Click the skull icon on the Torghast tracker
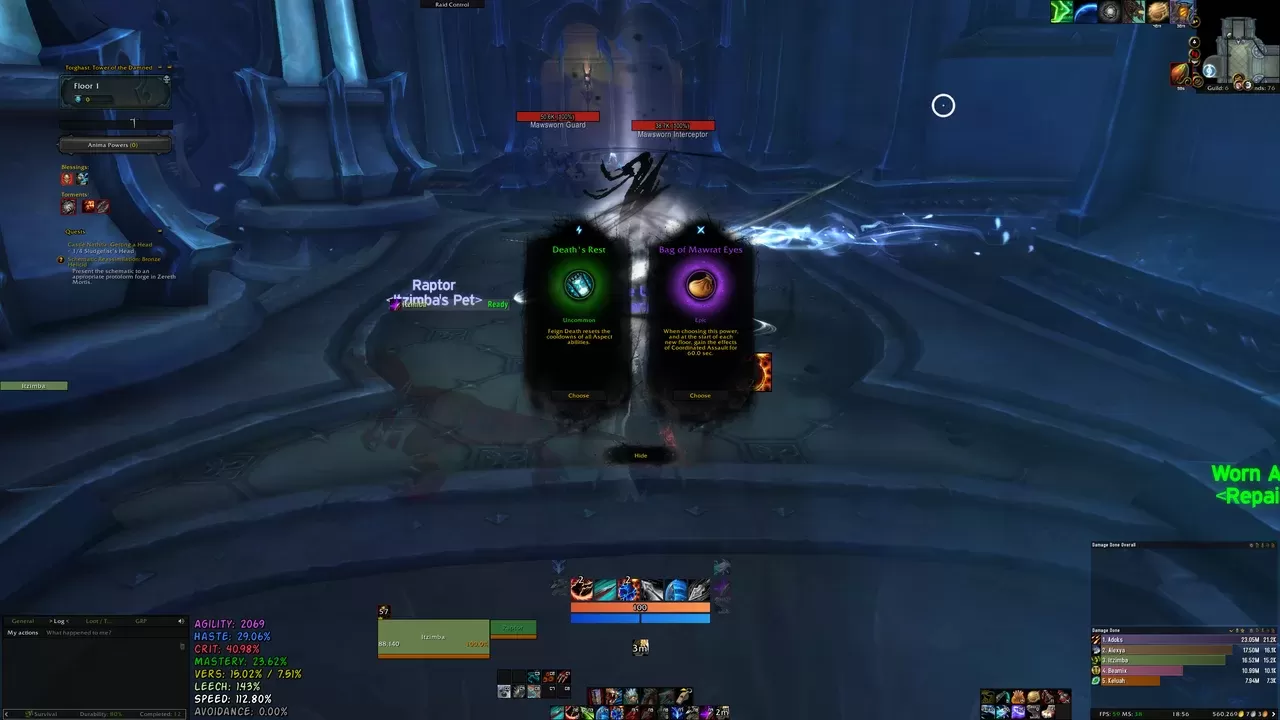The width and height of the screenshot is (1280, 720). pos(165,76)
